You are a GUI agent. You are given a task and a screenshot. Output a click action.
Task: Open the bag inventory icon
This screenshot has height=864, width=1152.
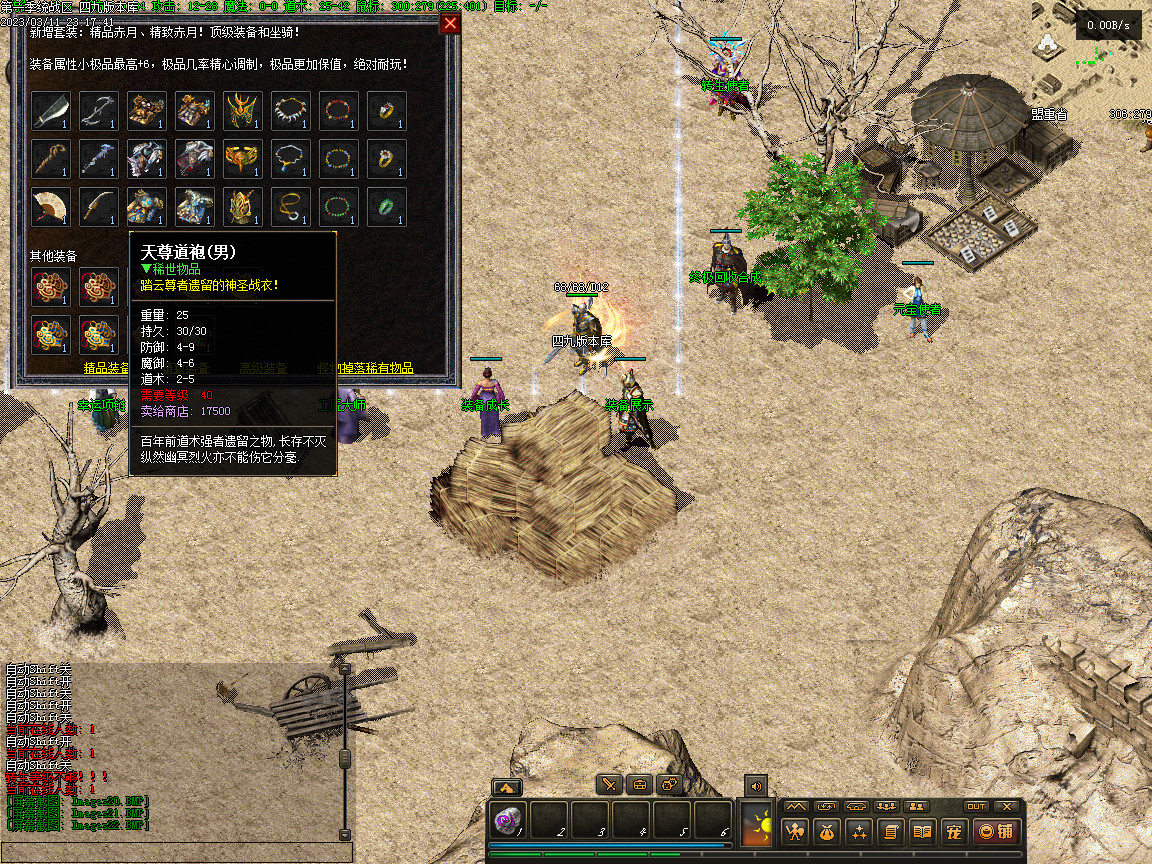[x=827, y=831]
